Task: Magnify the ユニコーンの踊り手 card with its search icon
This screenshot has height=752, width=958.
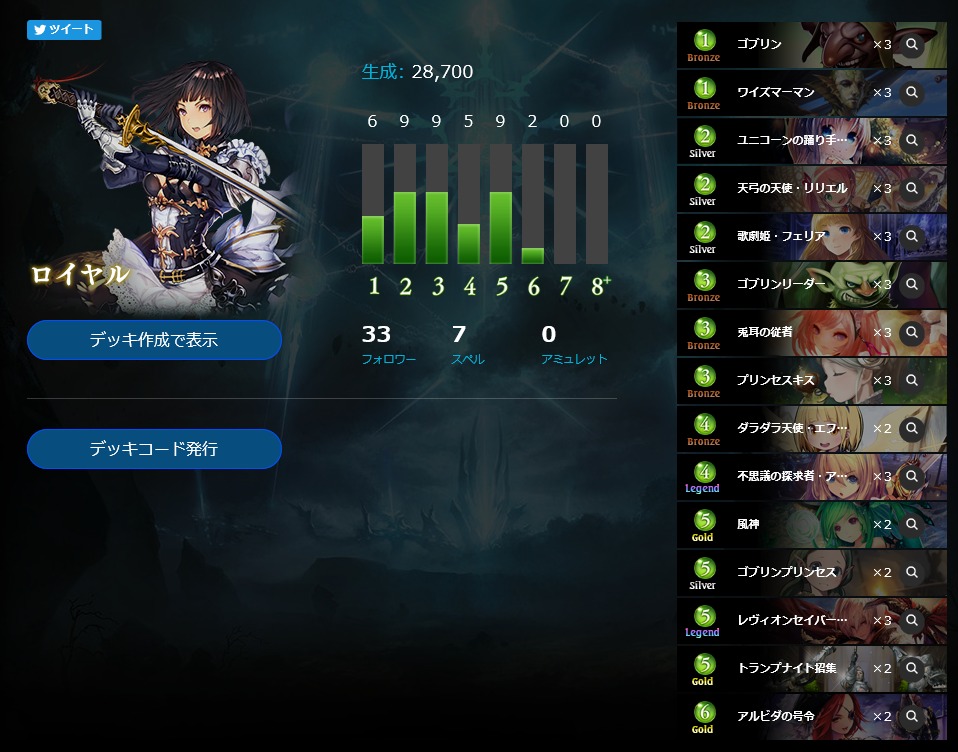Action: pyautogui.click(x=911, y=140)
